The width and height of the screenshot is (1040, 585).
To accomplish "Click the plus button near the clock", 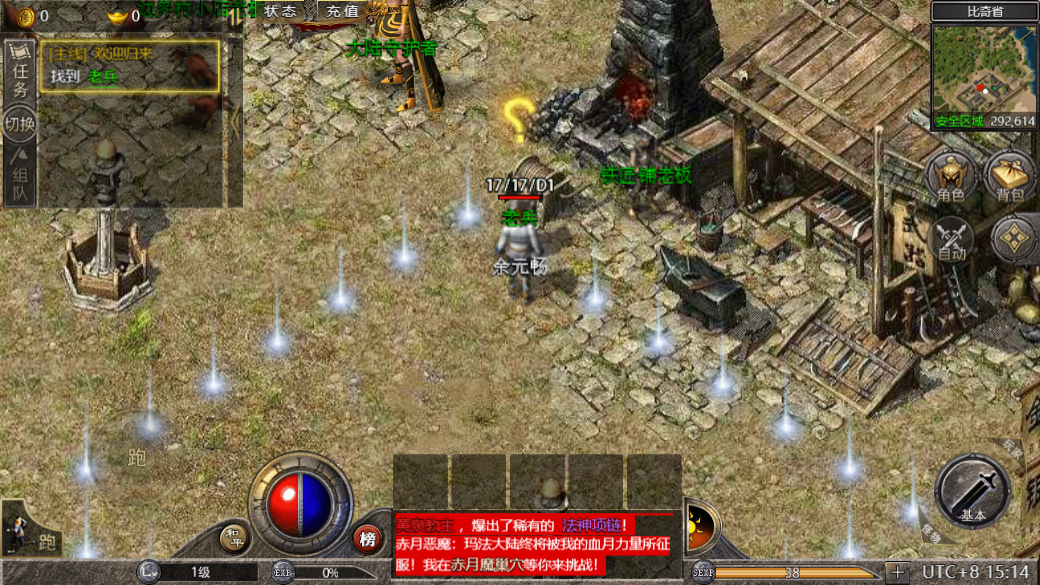I will pyautogui.click(x=897, y=572).
